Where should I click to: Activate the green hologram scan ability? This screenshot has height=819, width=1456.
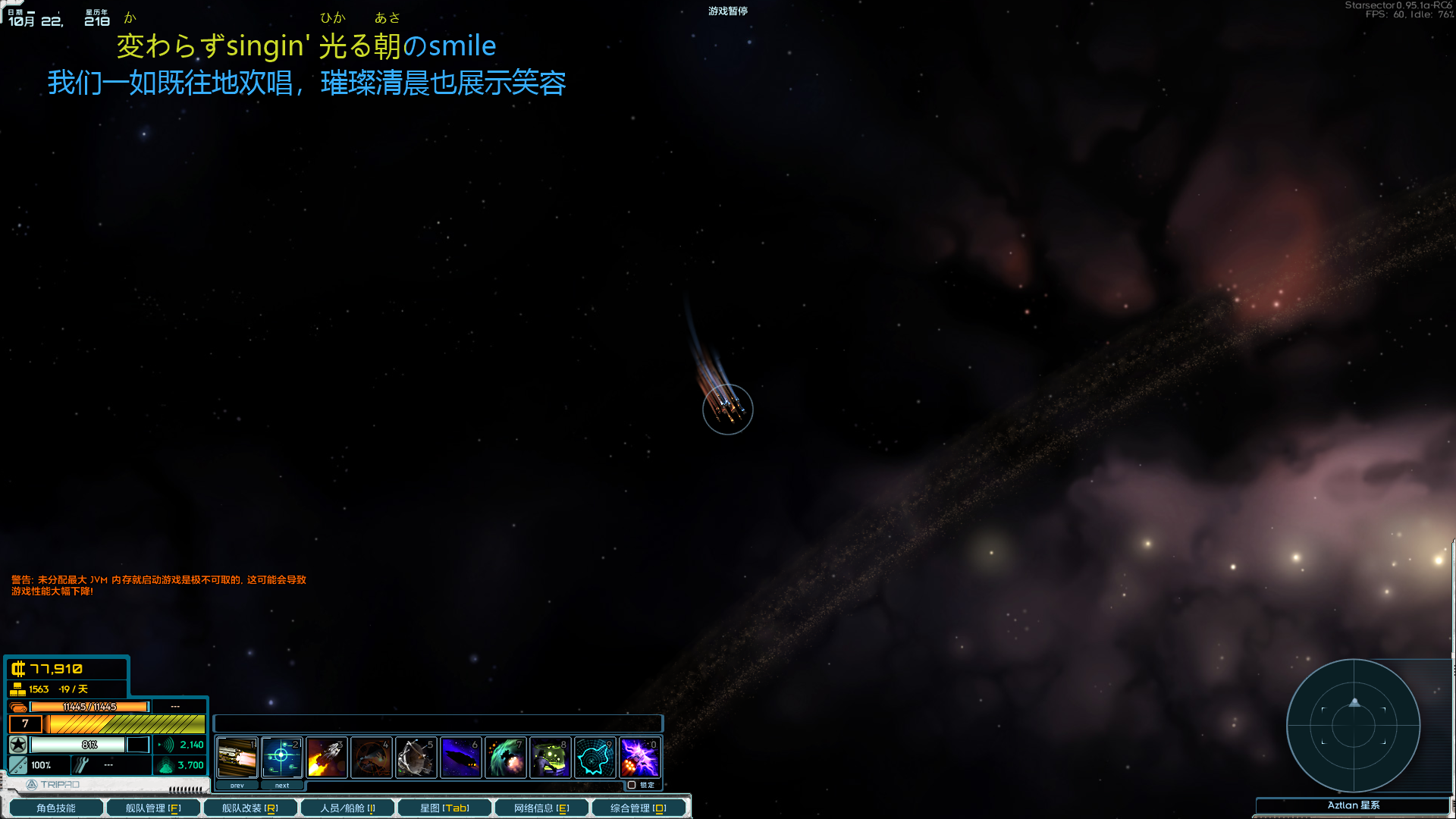point(551,757)
